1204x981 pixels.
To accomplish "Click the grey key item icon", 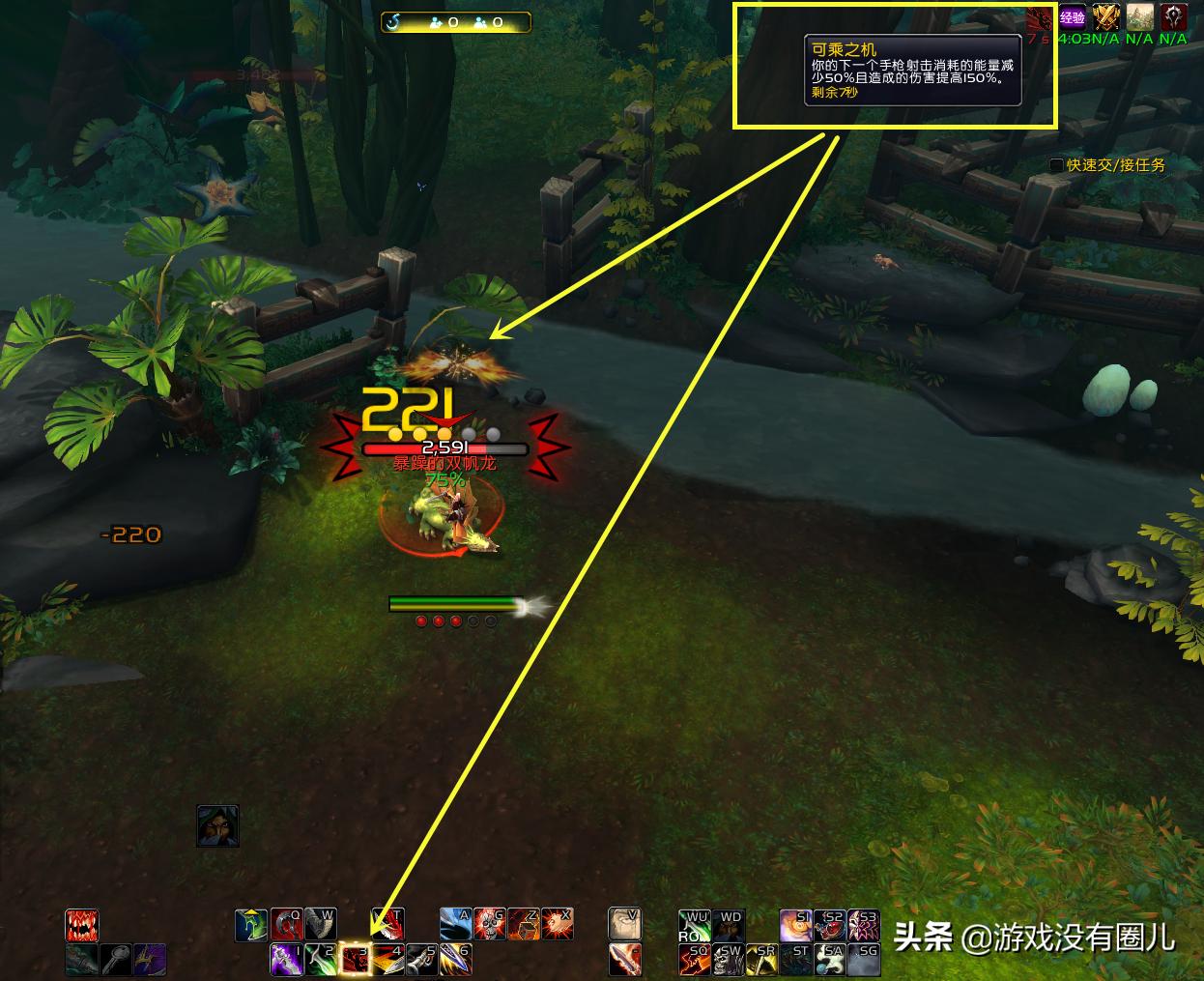I will tap(116, 959).
